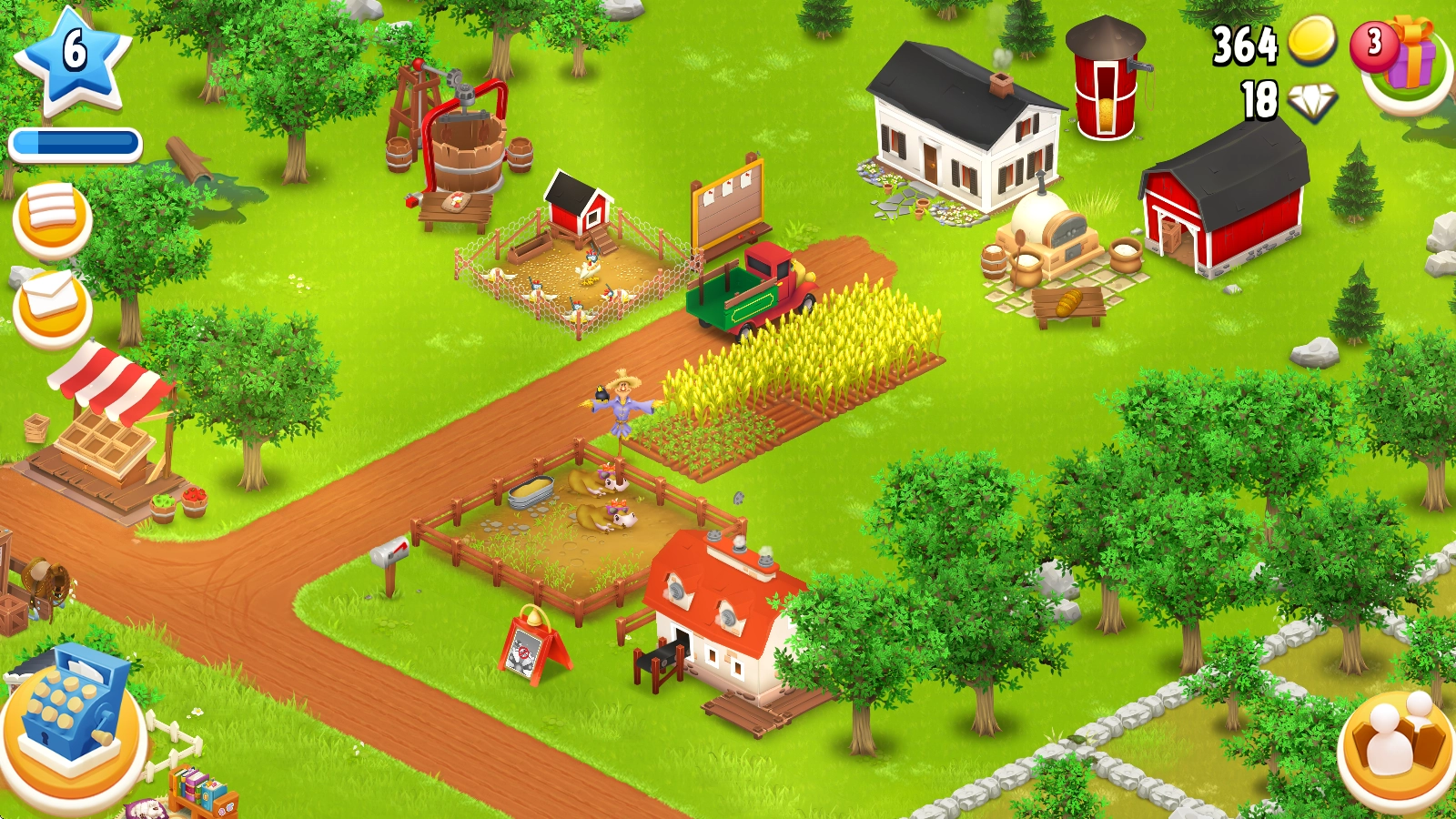Screen dimensions: 1456x819
Task: Tap the diamond currency icon
Action: [x=1312, y=102]
